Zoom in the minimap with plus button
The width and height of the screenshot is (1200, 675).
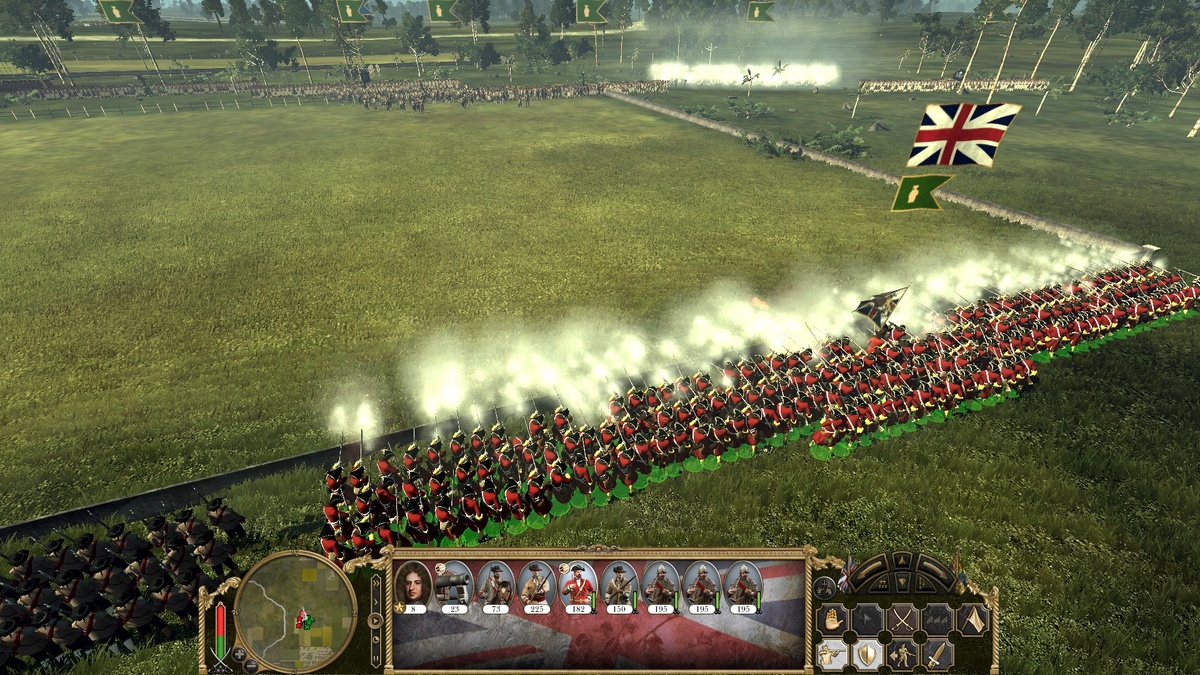(x=238, y=655)
